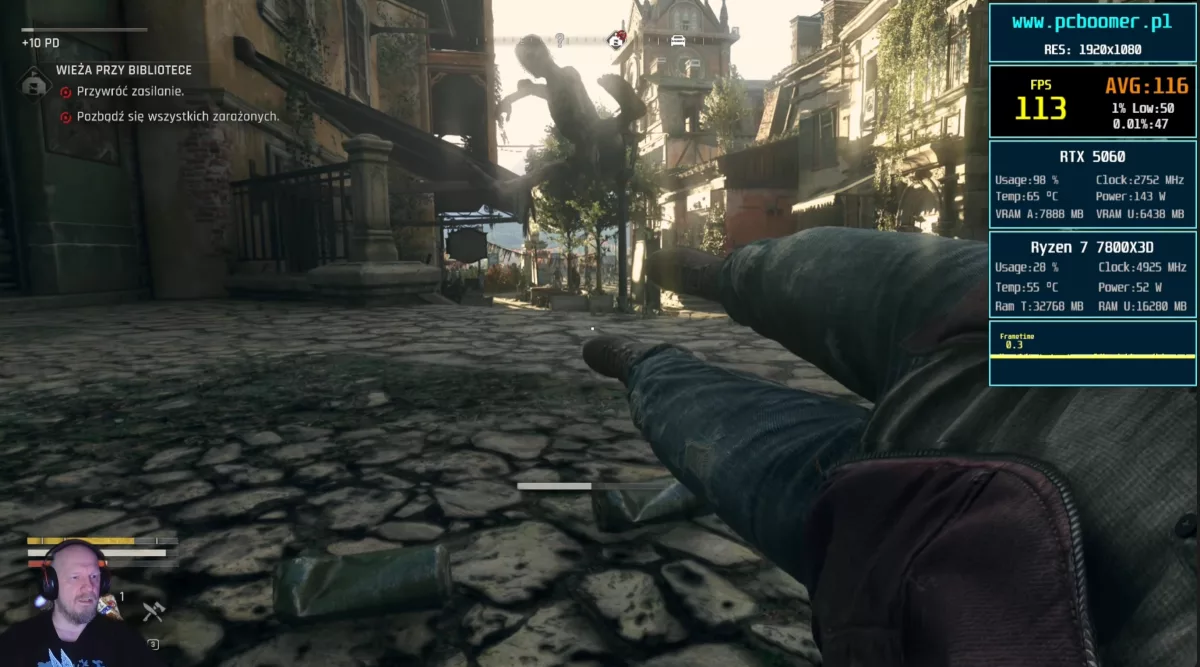Click the 'Wieża przy bibliotece' quest title
The image size is (1200, 667).
click(124, 70)
